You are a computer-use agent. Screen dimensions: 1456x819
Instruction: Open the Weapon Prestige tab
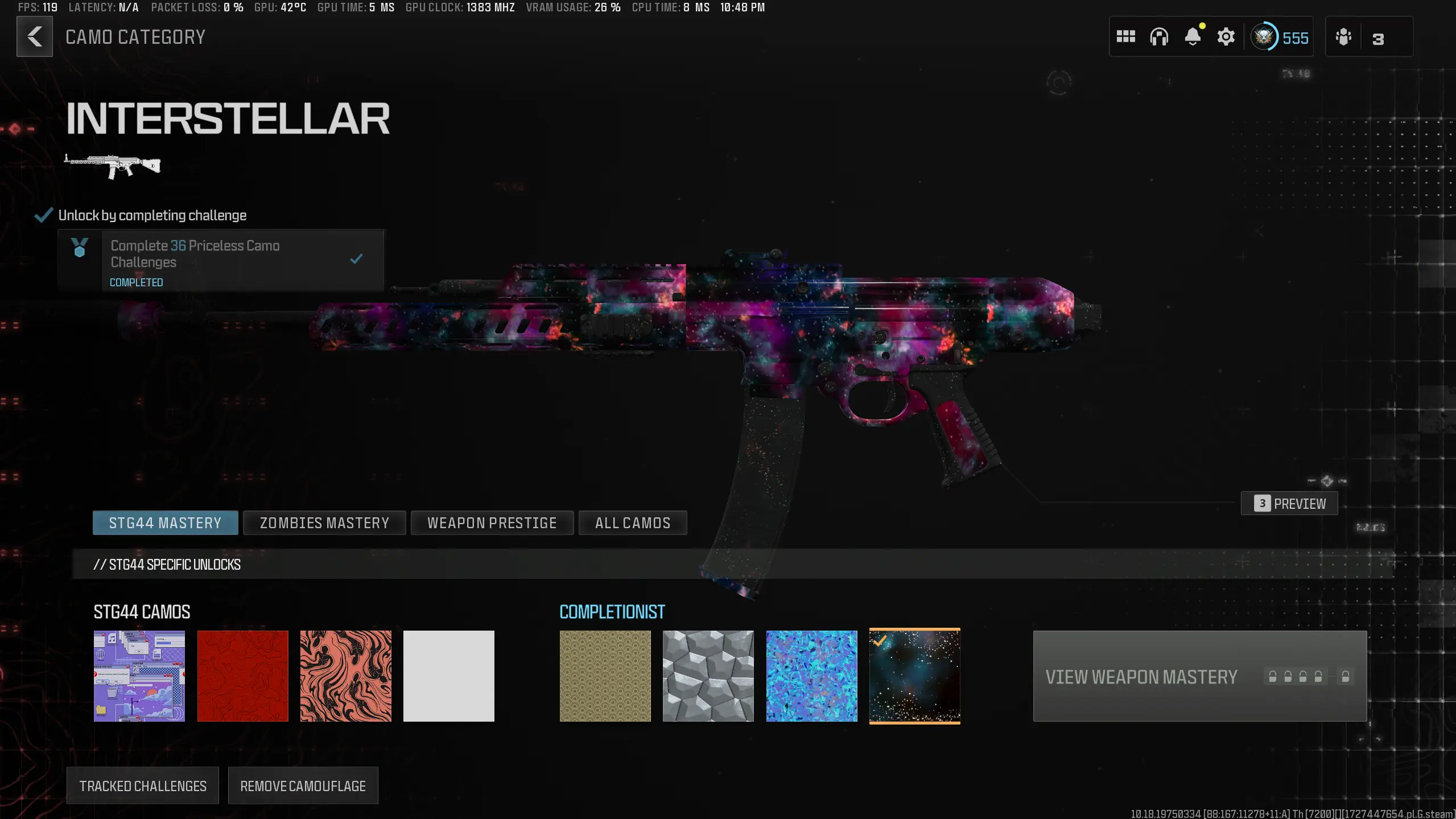[492, 522]
